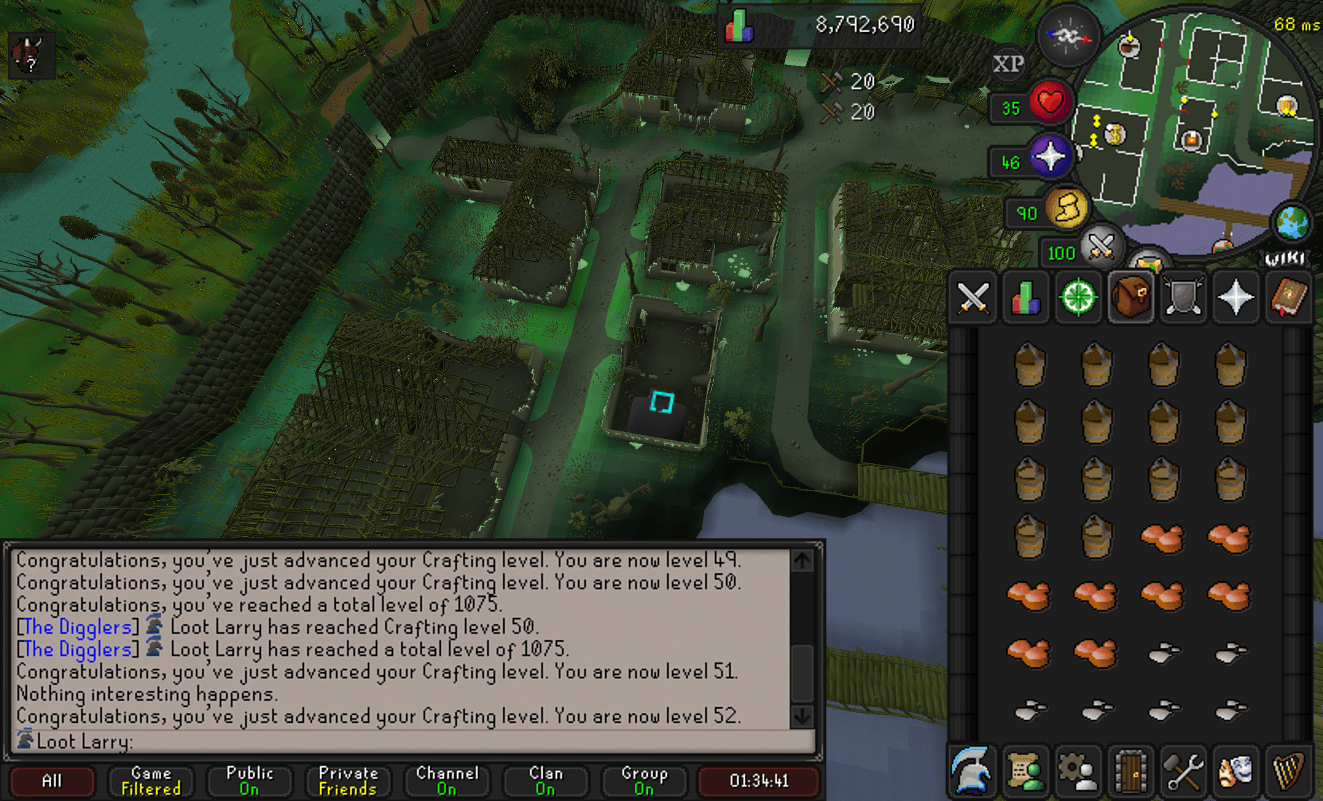Open the Settings wrench tab
Image resolution: width=1323 pixels, height=801 pixels.
point(1183,770)
